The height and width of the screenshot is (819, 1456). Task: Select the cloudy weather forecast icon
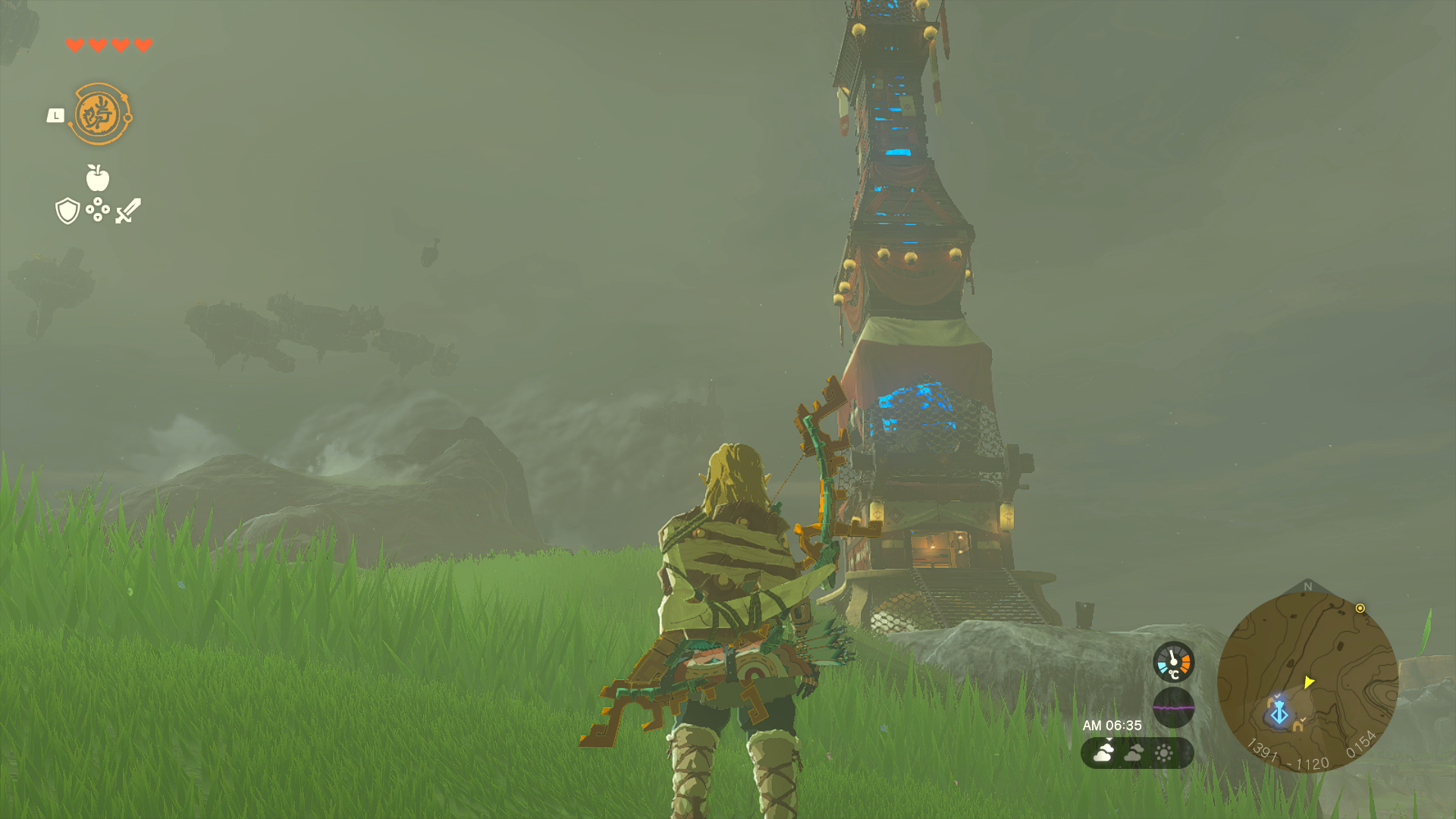coord(1132,753)
